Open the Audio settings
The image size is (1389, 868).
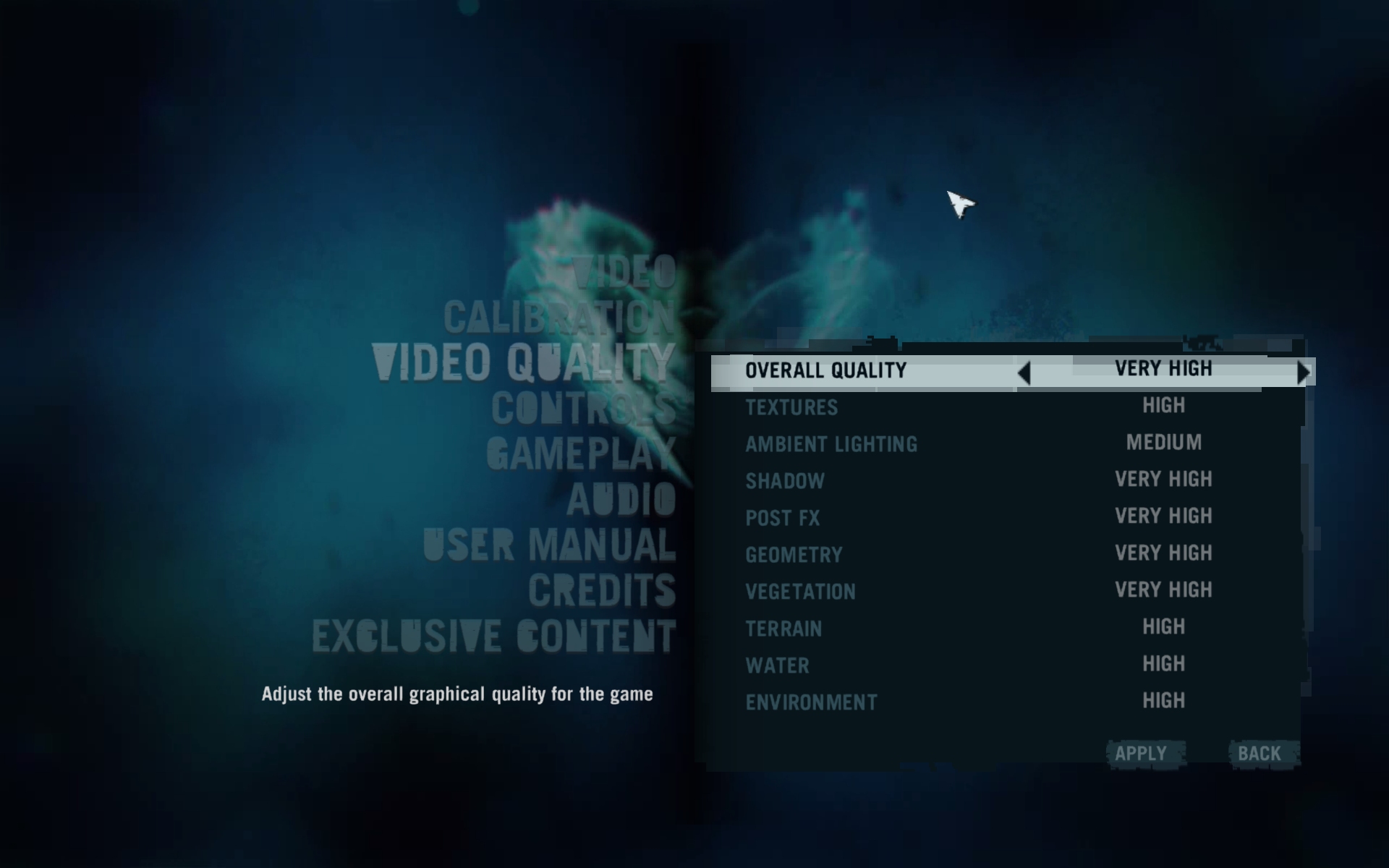tap(621, 500)
